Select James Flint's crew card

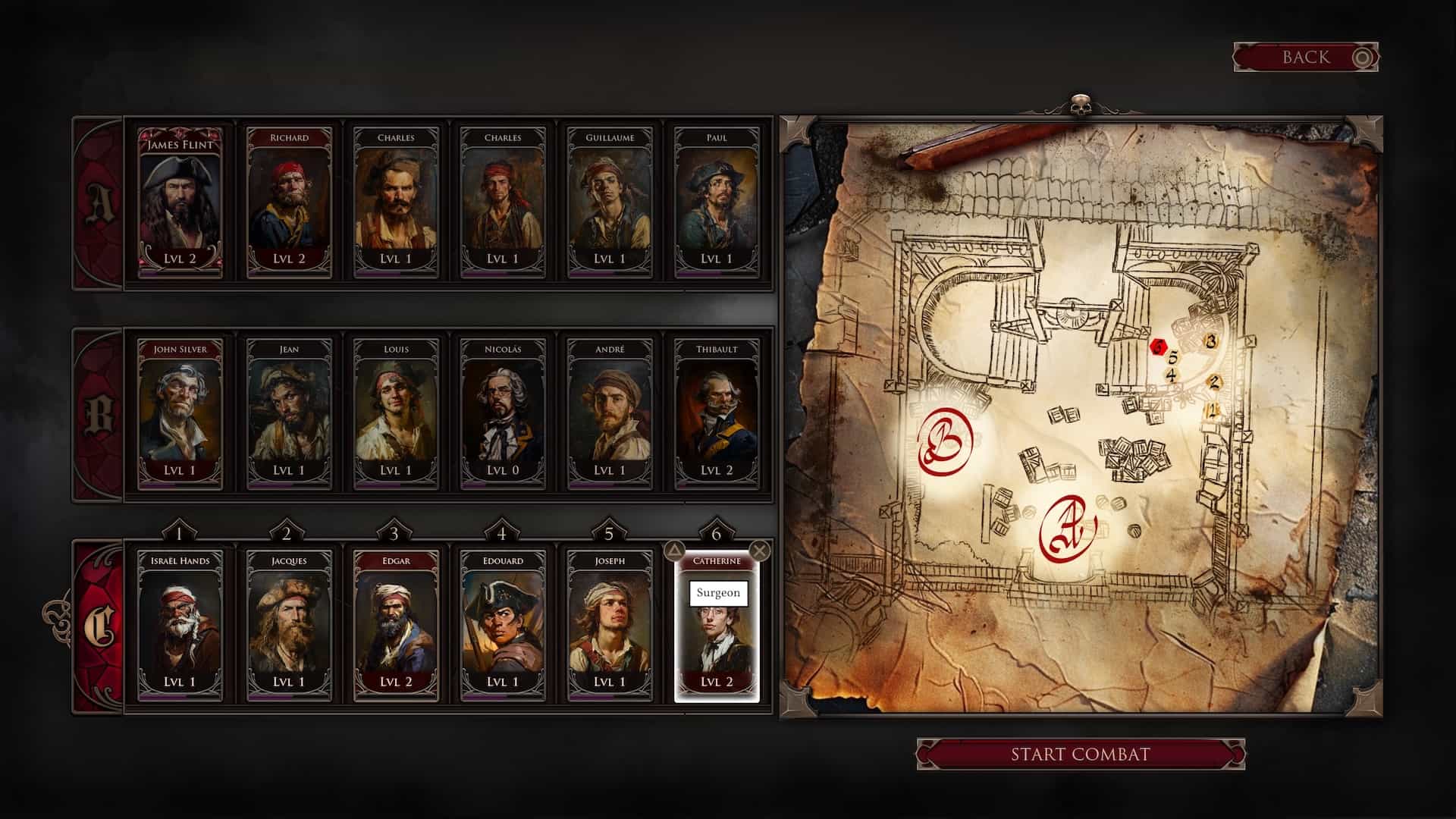[x=180, y=202]
